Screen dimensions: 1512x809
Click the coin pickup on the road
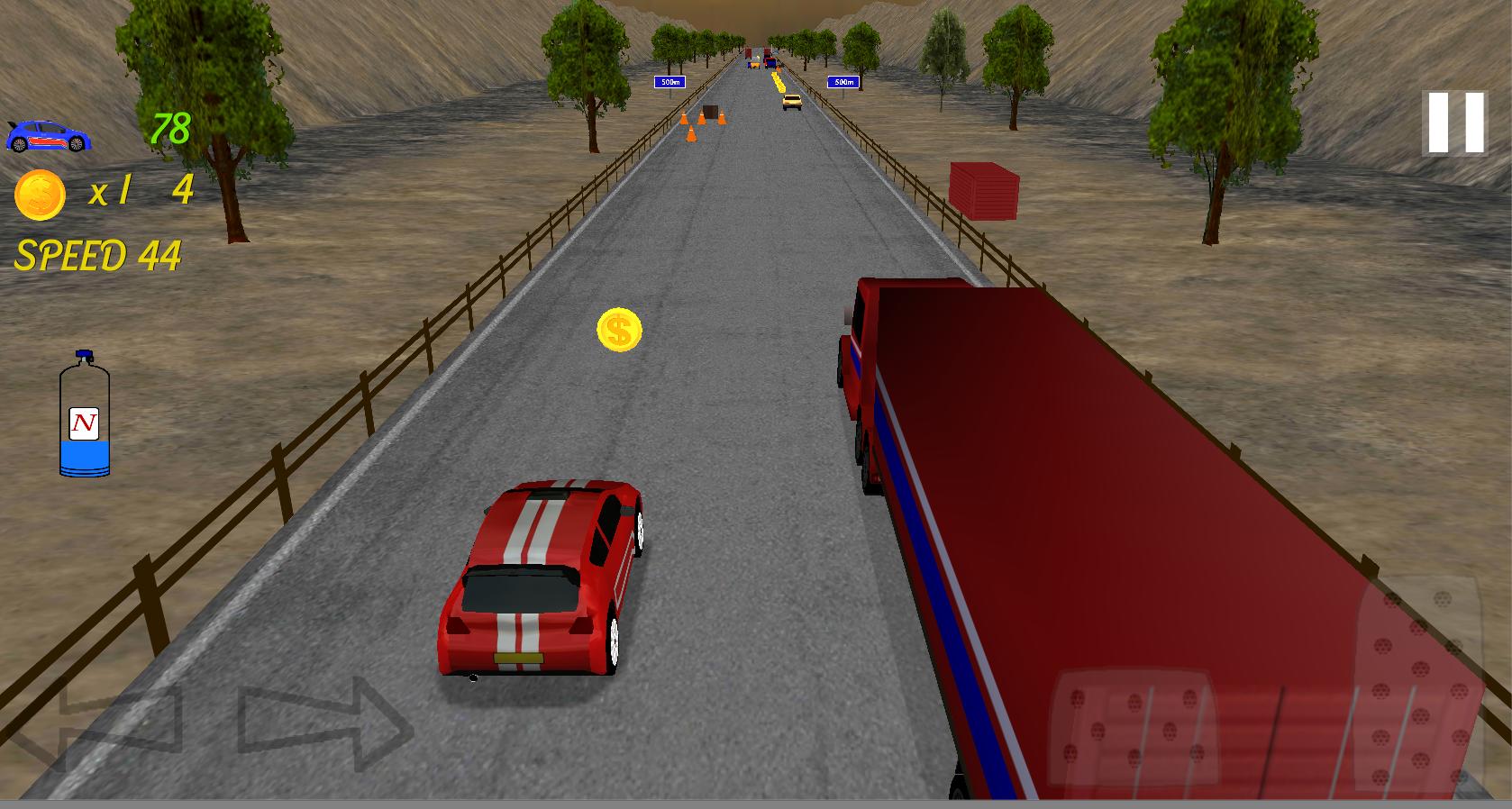tap(618, 330)
